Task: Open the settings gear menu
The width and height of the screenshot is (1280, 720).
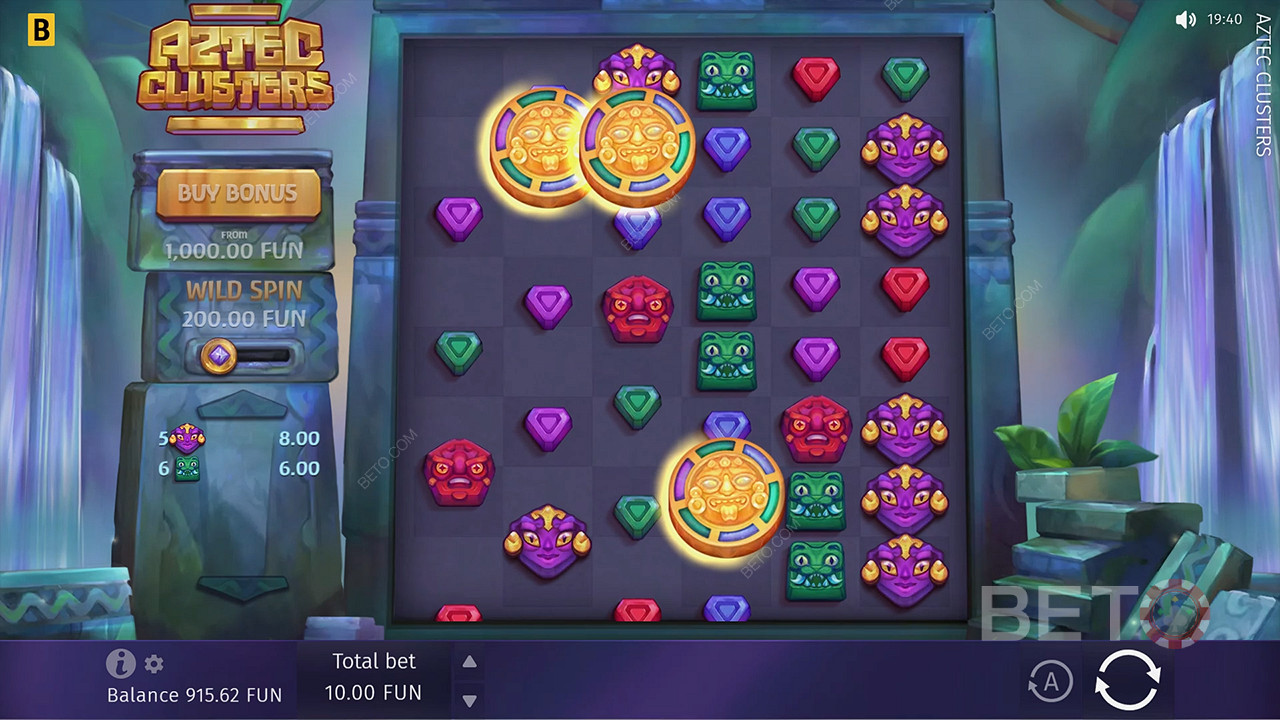Action: pos(154,664)
